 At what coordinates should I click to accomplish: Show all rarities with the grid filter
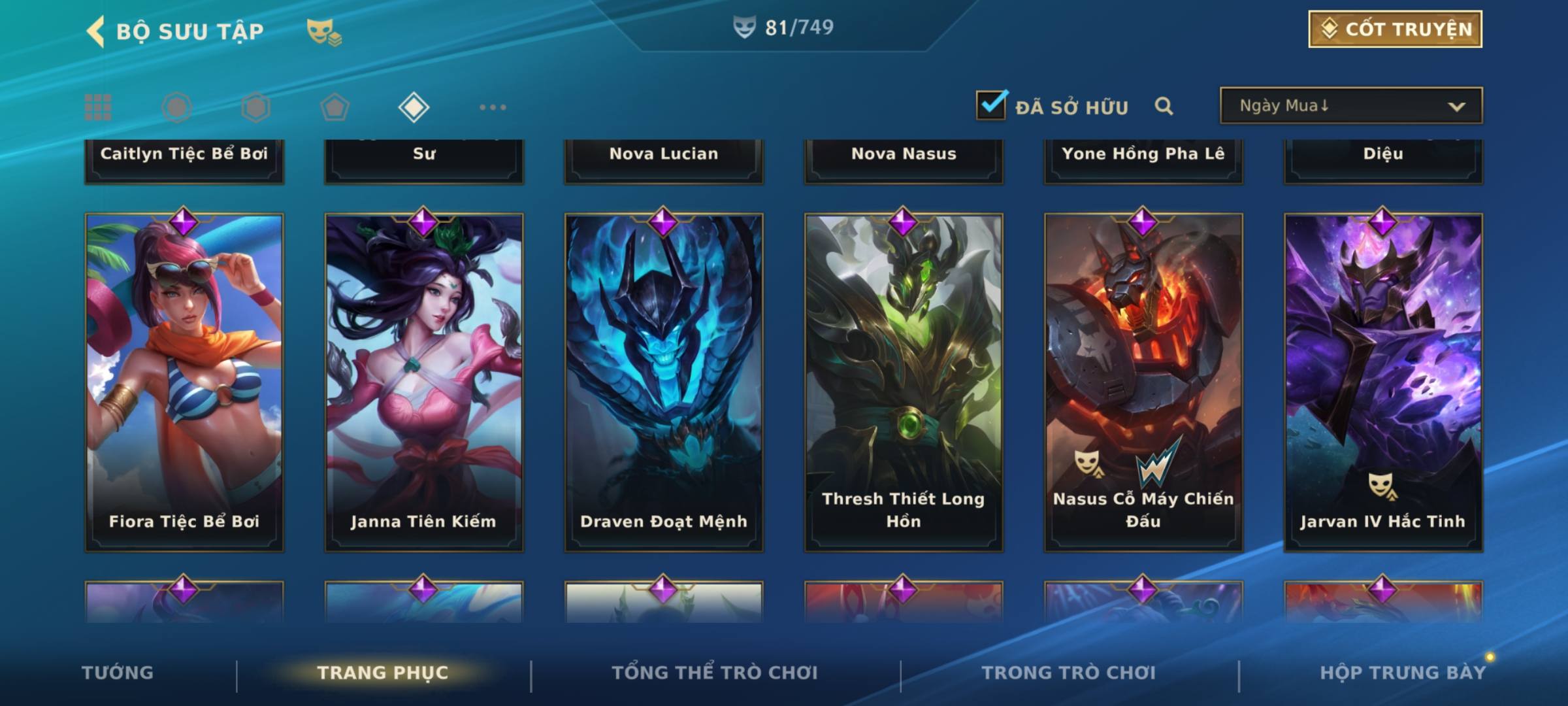pos(98,107)
